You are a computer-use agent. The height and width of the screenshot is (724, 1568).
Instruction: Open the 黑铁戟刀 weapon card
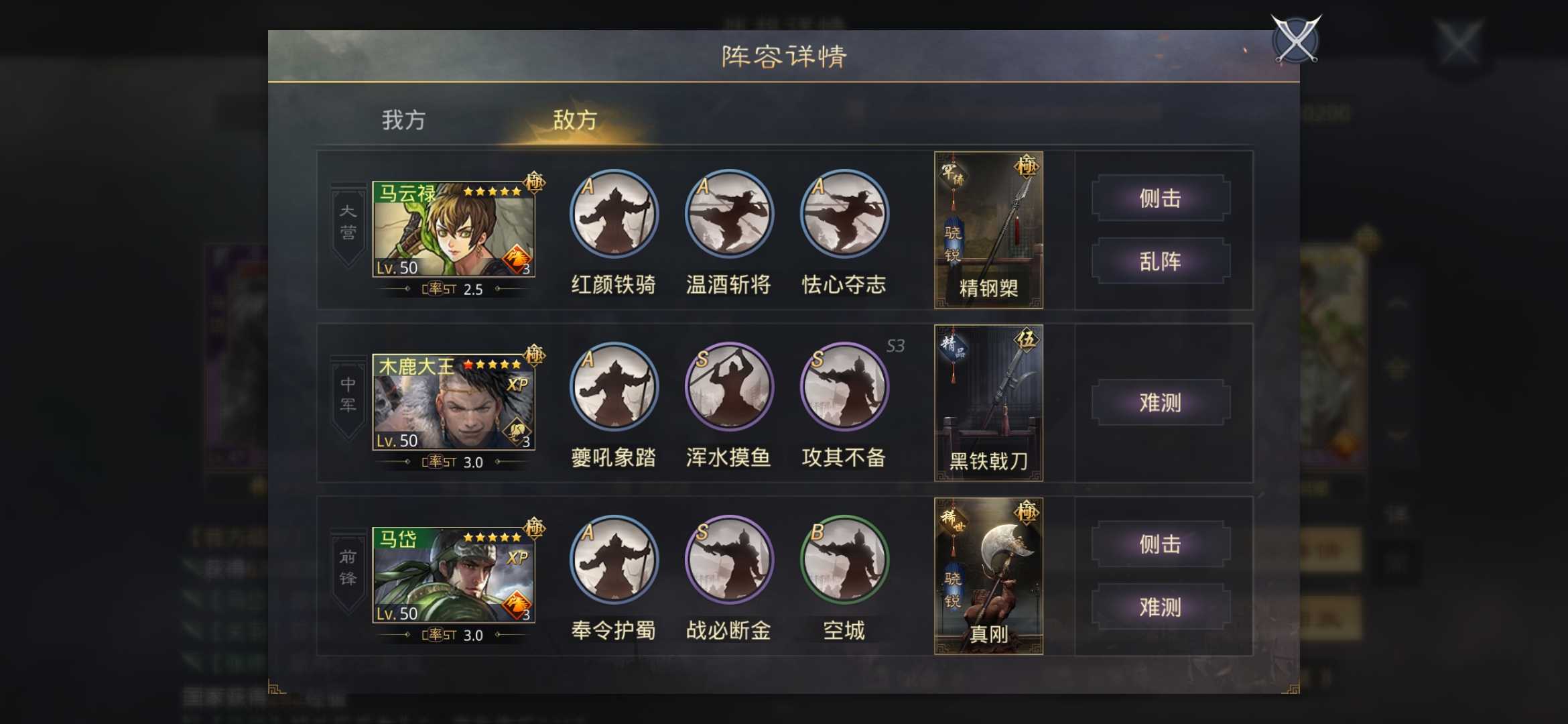(x=988, y=403)
